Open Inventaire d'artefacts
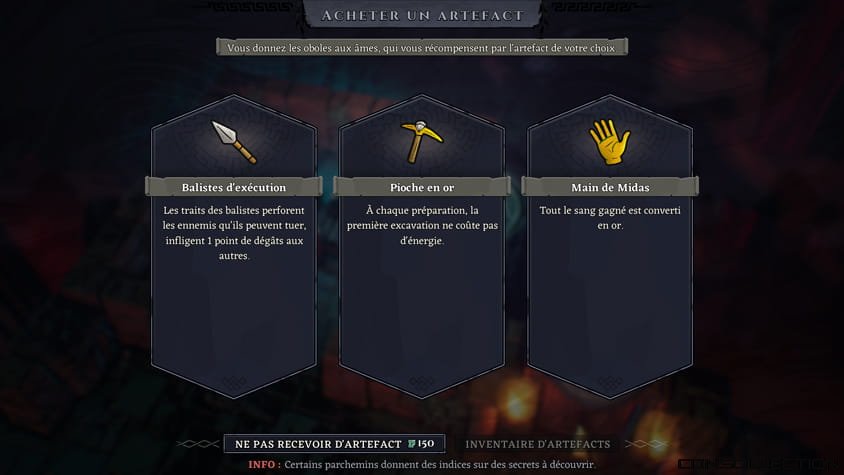Image resolution: width=844 pixels, height=475 pixels. 537,443
